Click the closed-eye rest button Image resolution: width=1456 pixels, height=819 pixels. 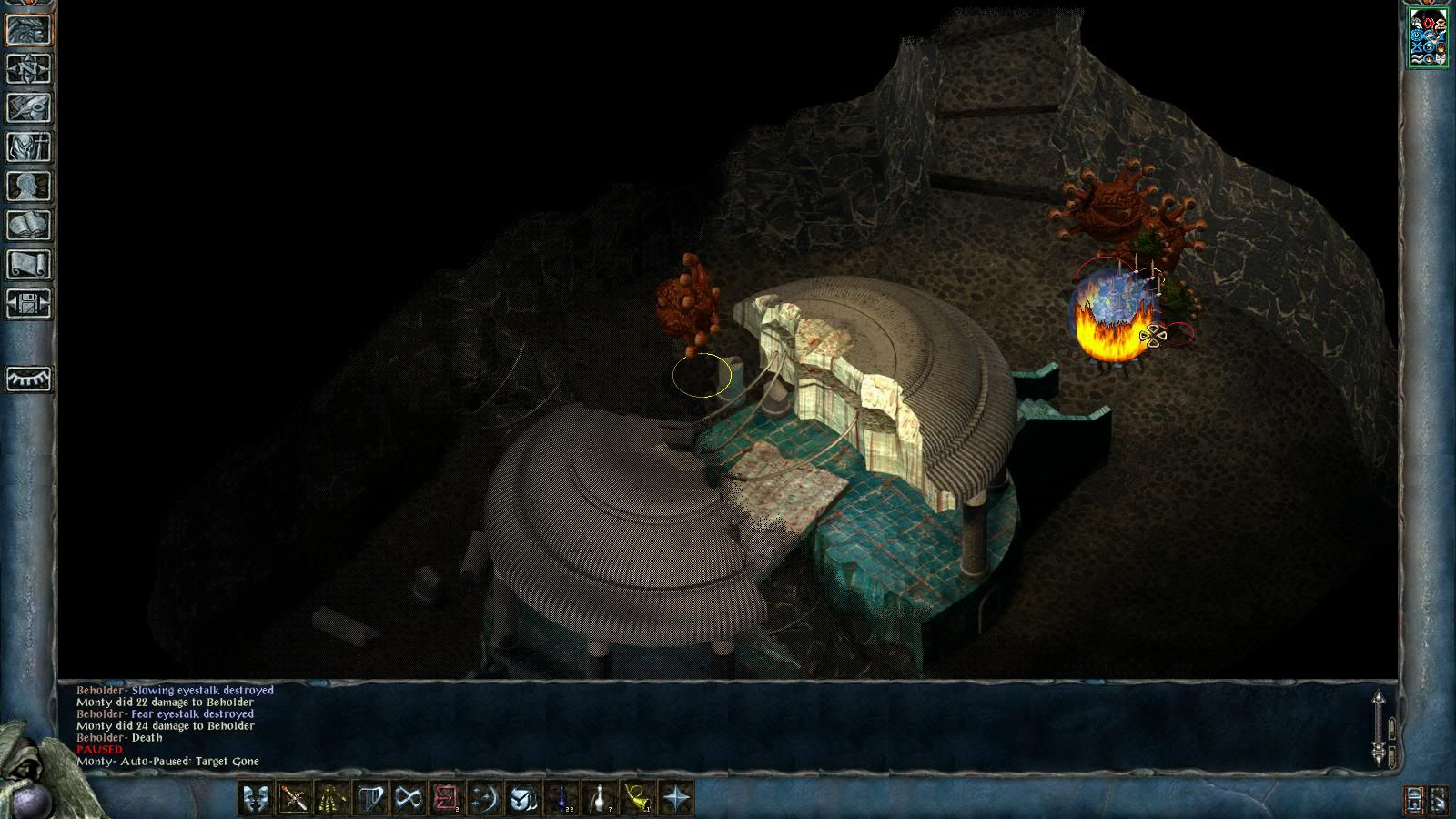point(29,379)
